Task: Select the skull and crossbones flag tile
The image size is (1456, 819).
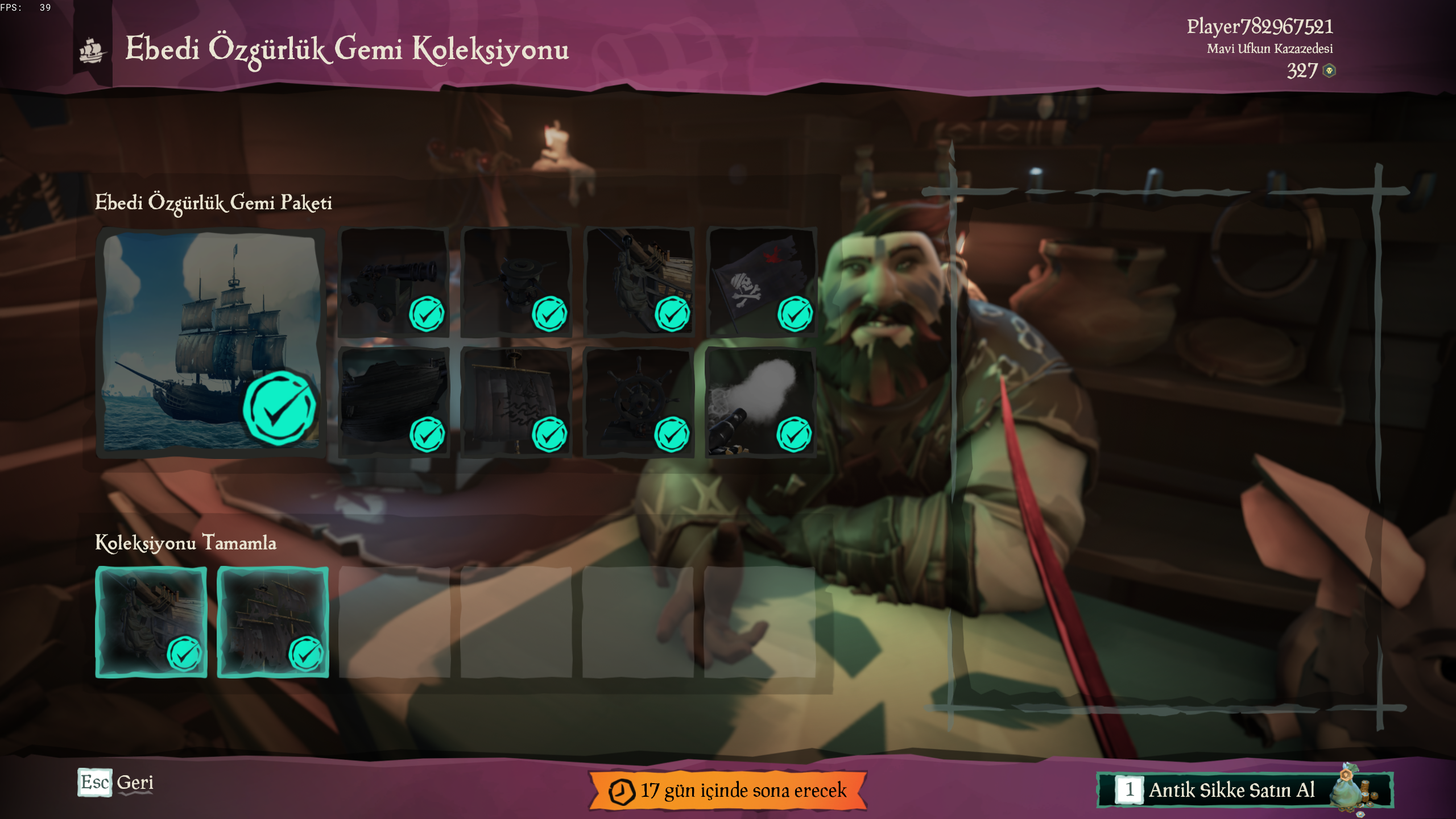Action: 761,283
